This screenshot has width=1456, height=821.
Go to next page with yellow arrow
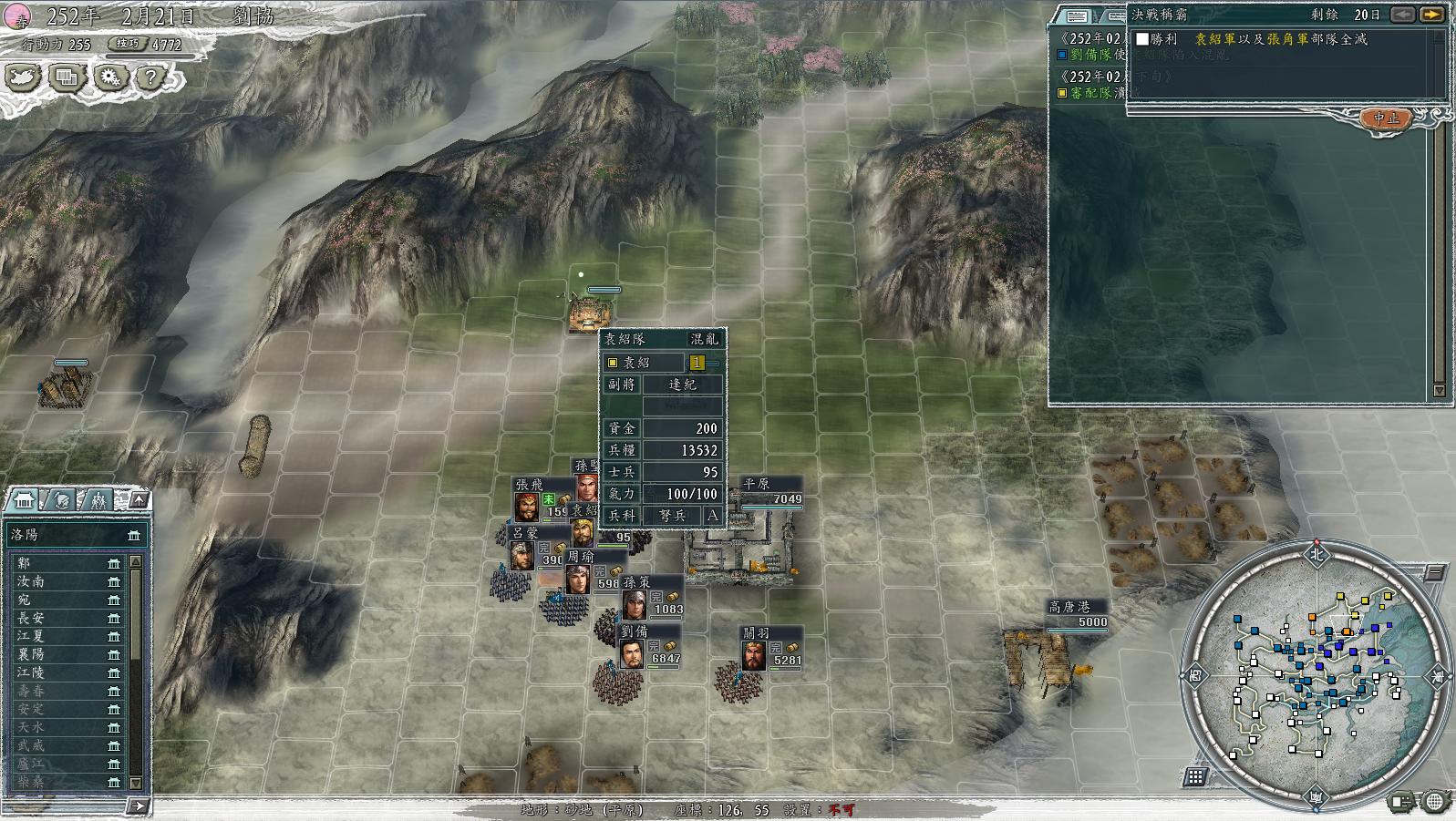pos(1432,15)
